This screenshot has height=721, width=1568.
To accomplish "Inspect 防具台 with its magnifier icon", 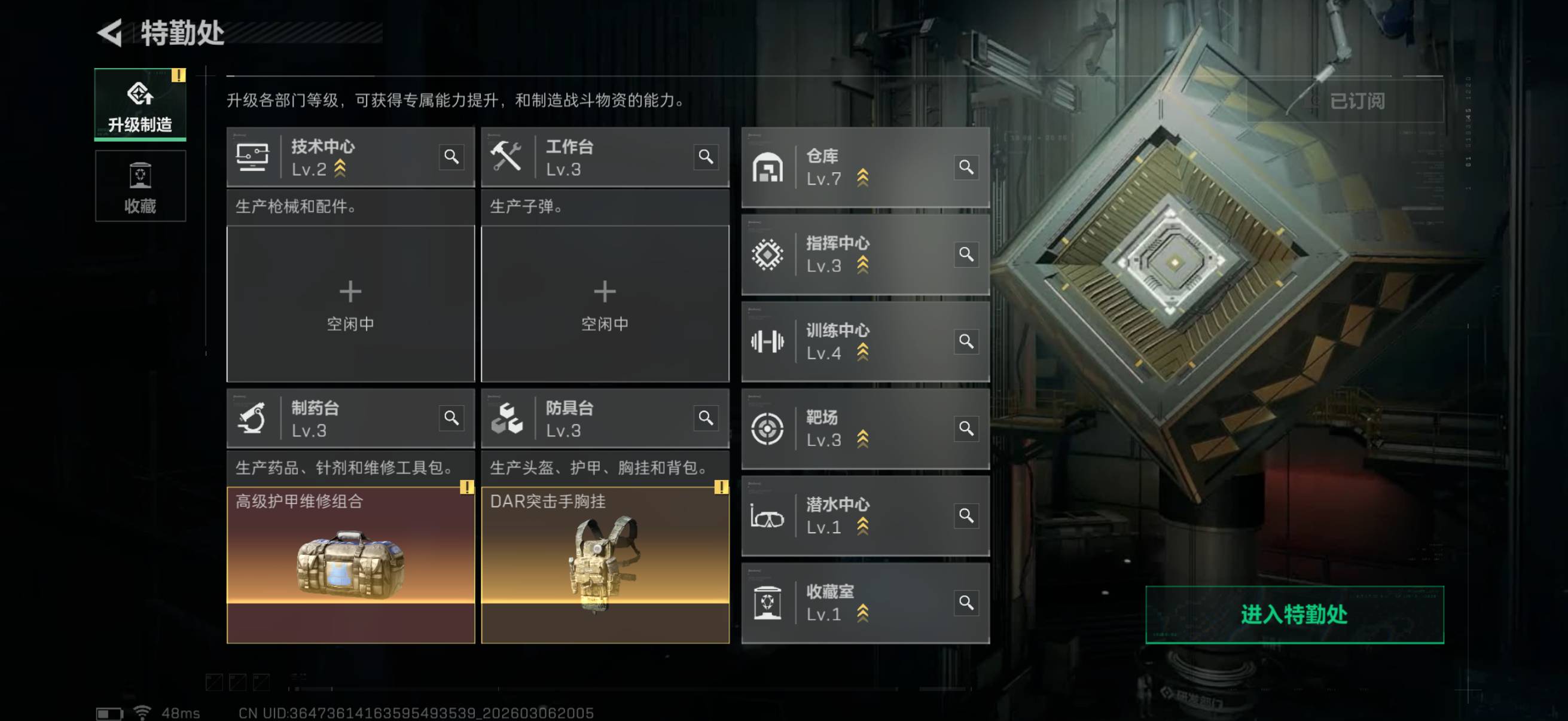I will (x=706, y=418).
